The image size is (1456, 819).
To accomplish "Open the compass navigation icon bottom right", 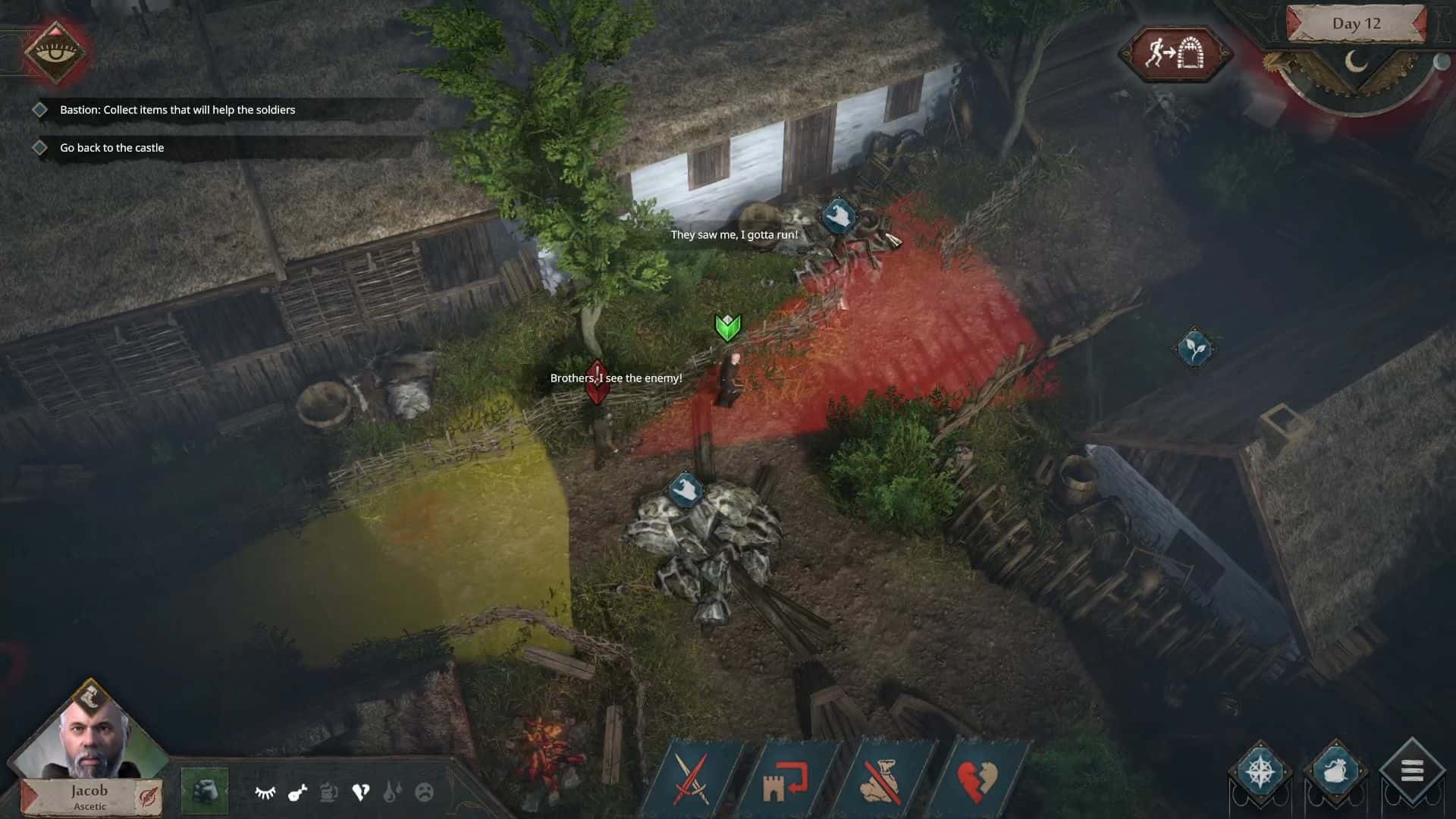I will (1262, 770).
